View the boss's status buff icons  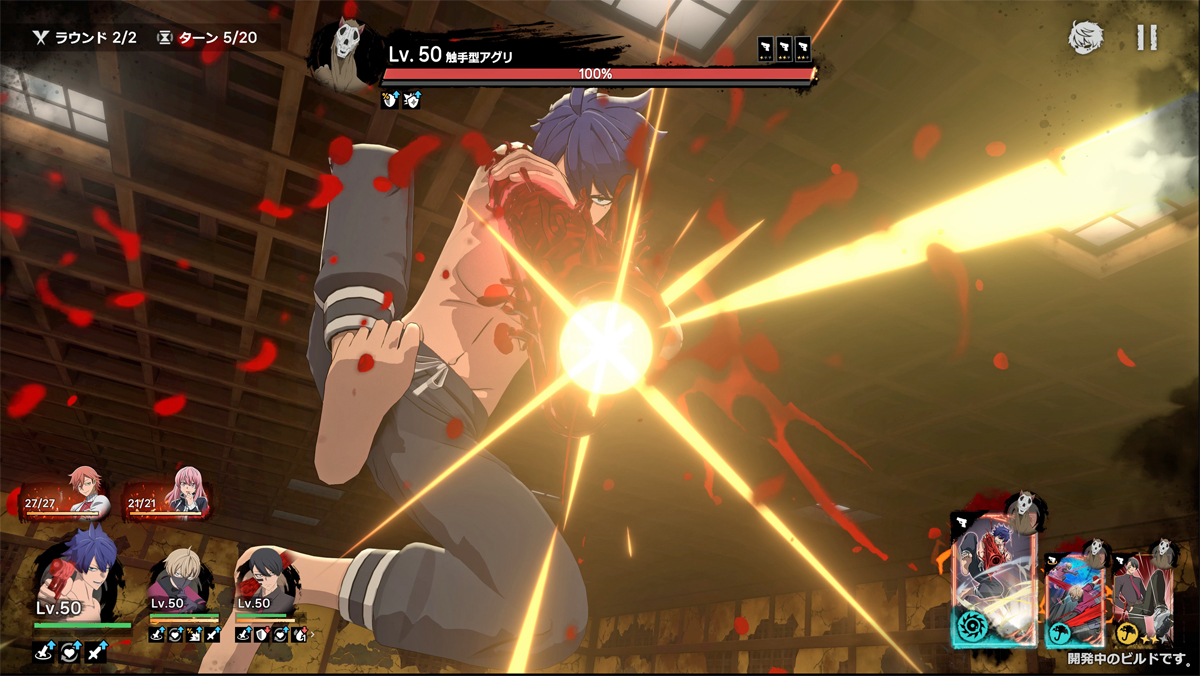[402, 100]
